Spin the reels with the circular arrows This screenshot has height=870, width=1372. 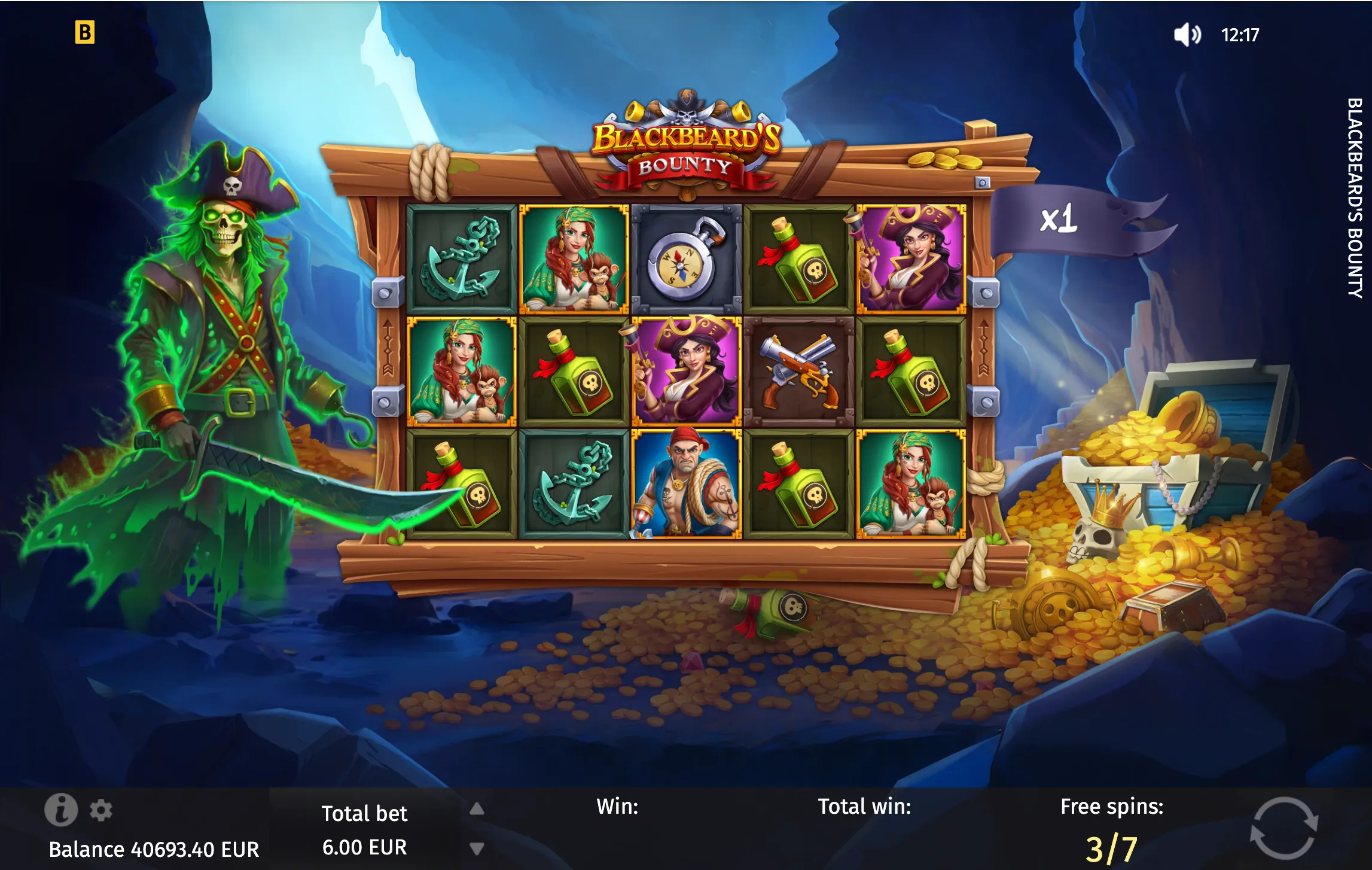coord(1284,829)
